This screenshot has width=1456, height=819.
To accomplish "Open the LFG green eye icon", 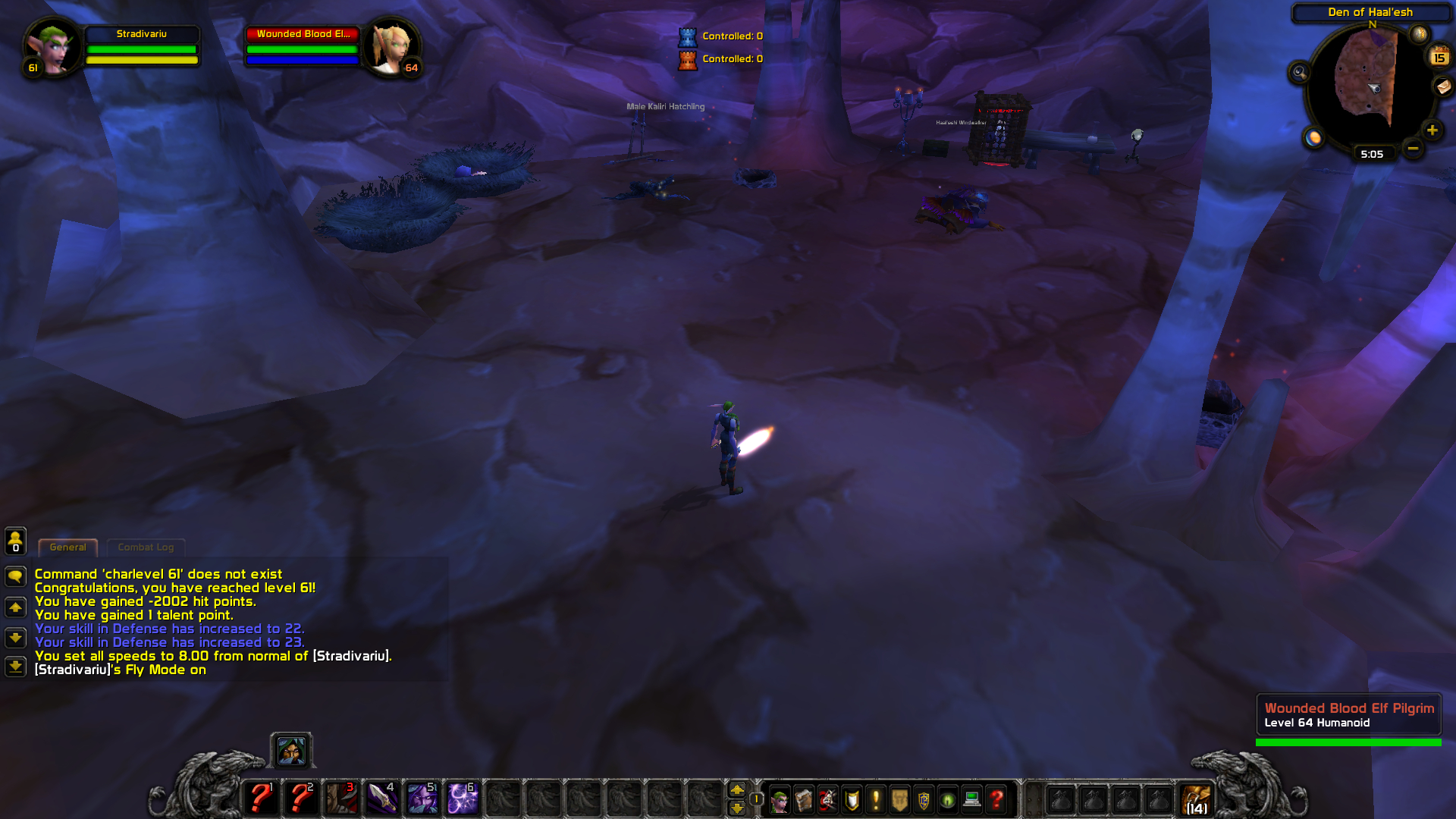I will click(x=946, y=800).
